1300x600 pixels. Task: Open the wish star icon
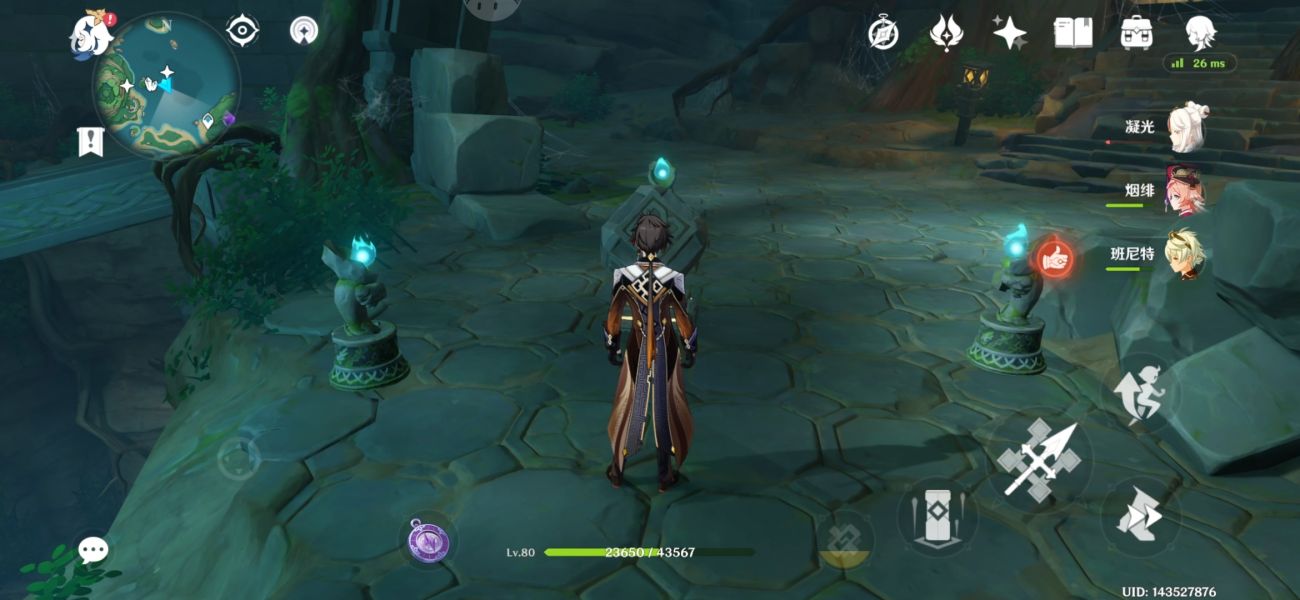click(x=1009, y=34)
